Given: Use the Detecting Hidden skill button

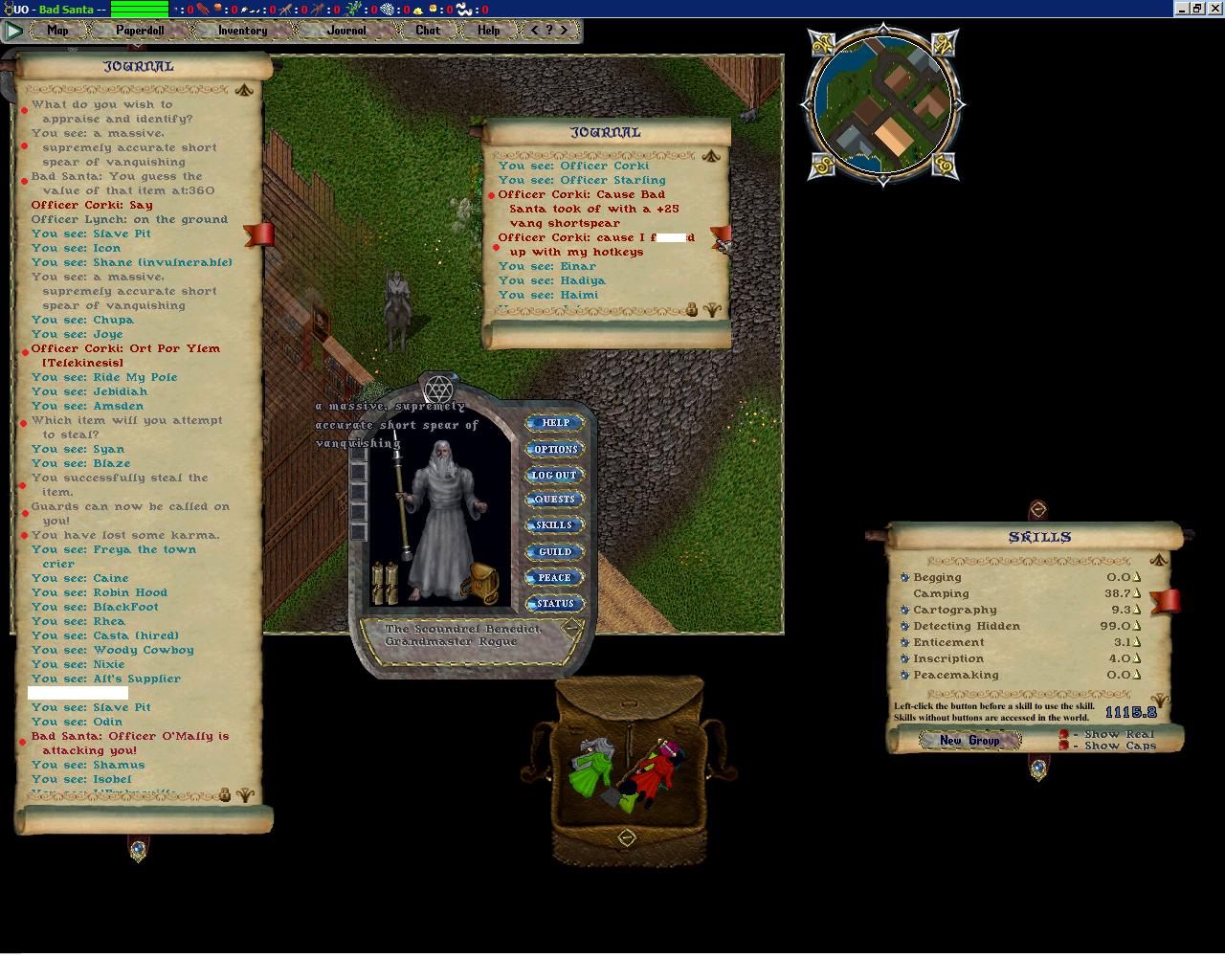Looking at the screenshot, I should [904, 627].
